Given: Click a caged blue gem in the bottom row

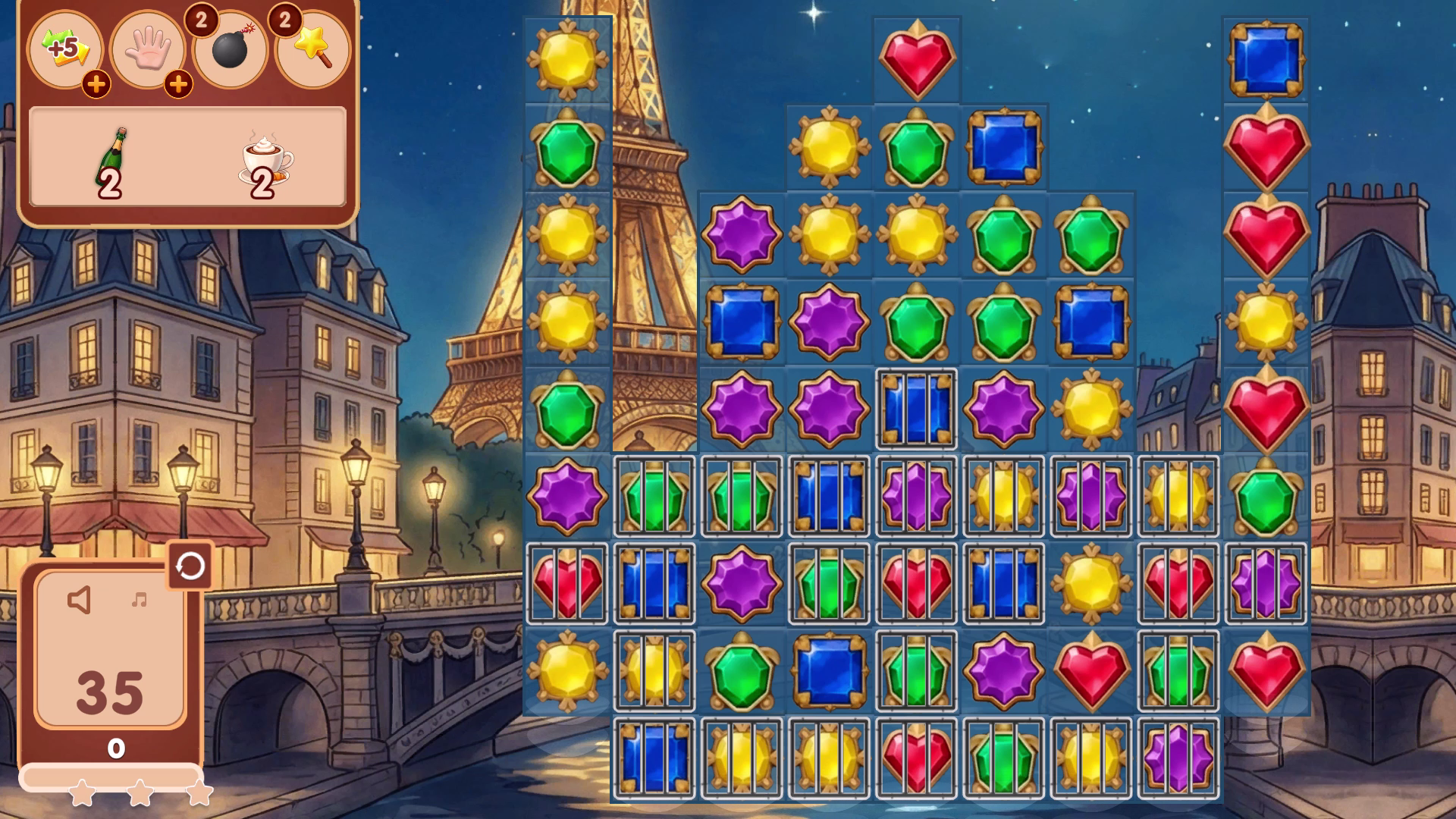Looking at the screenshot, I should [x=654, y=758].
